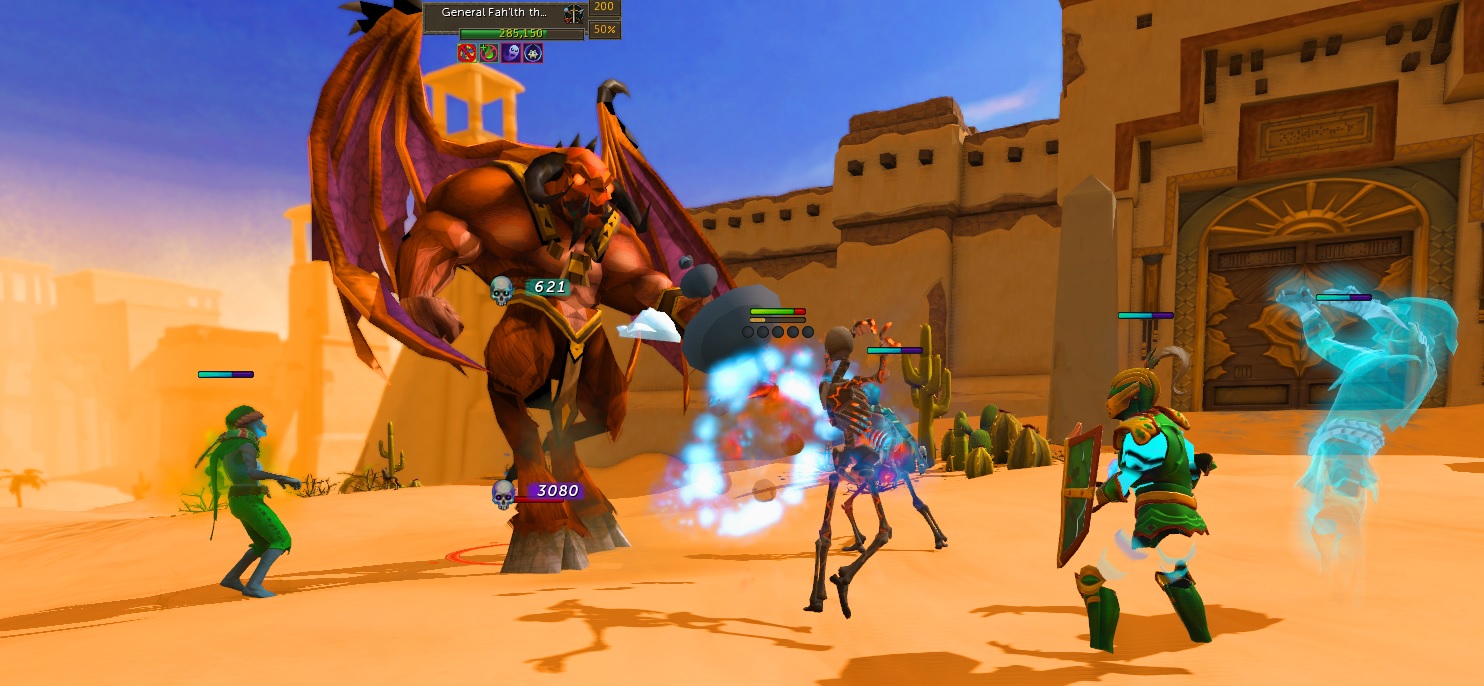The image size is (1484, 686).
Task: Click the General Fah'lth target nameplate
Action: [494, 13]
